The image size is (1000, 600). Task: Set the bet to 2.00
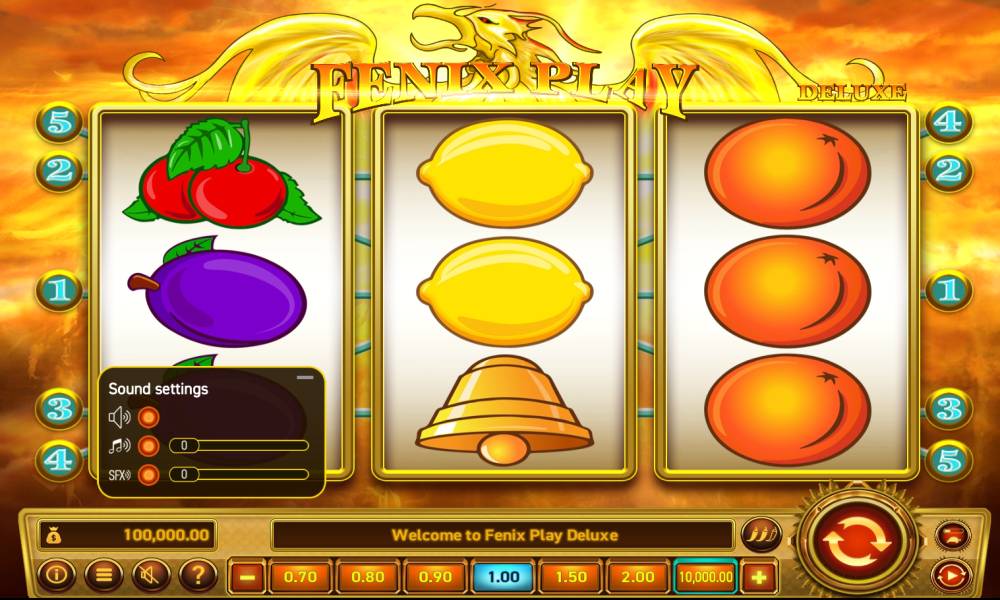(x=638, y=577)
